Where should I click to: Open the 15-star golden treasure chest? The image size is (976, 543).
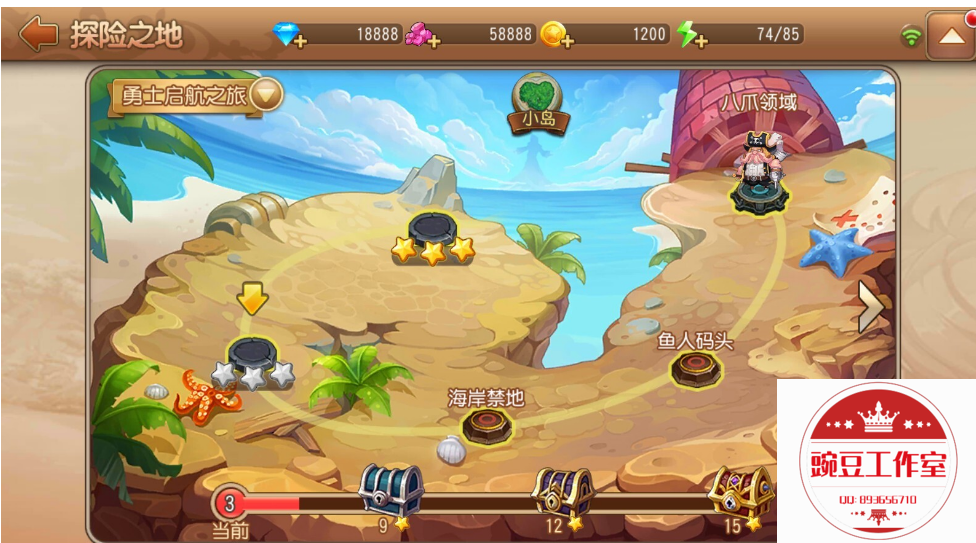coord(741,492)
